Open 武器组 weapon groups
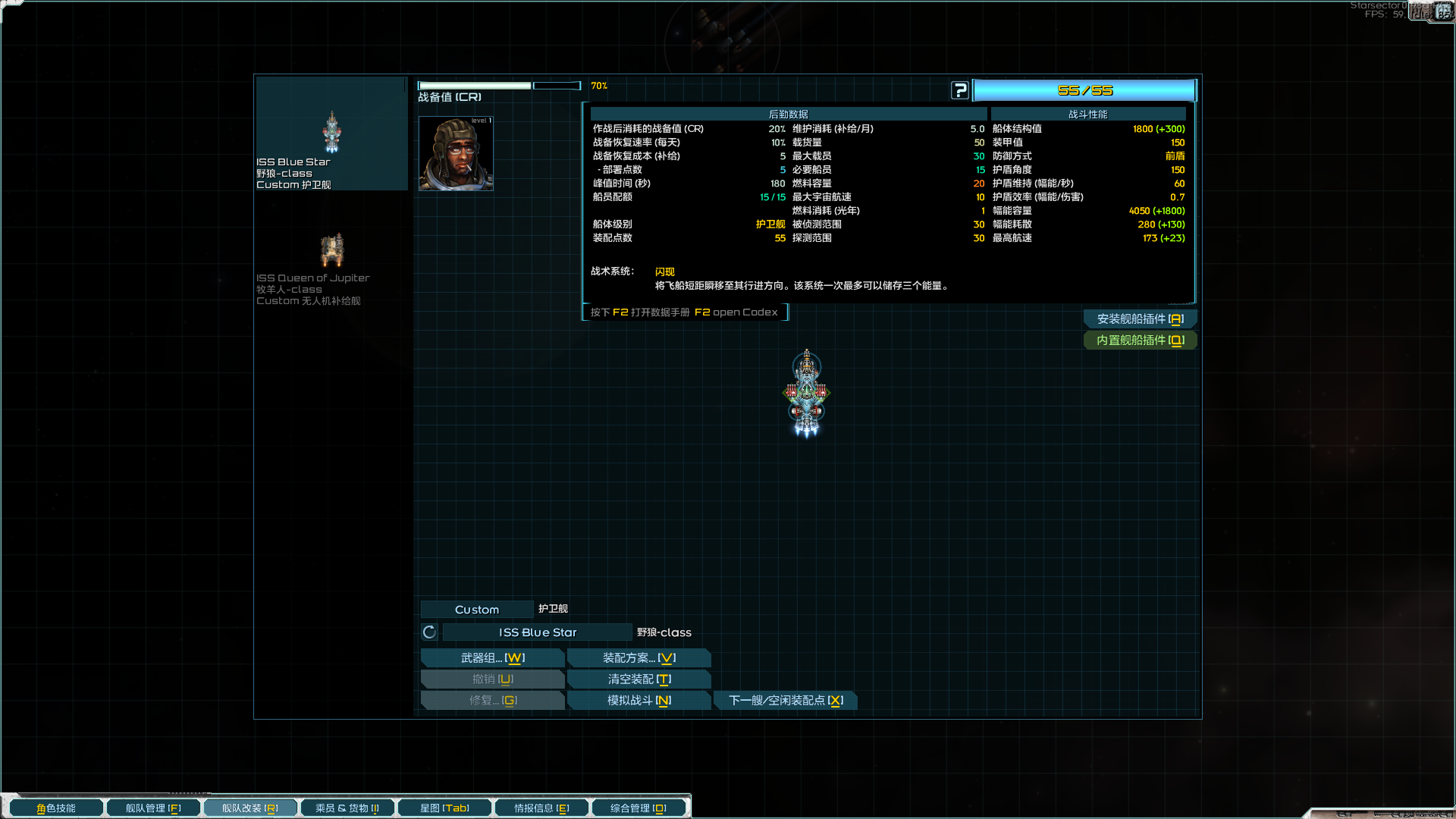The width and height of the screenshot is (1456, 819). click(x=492, y=658)
